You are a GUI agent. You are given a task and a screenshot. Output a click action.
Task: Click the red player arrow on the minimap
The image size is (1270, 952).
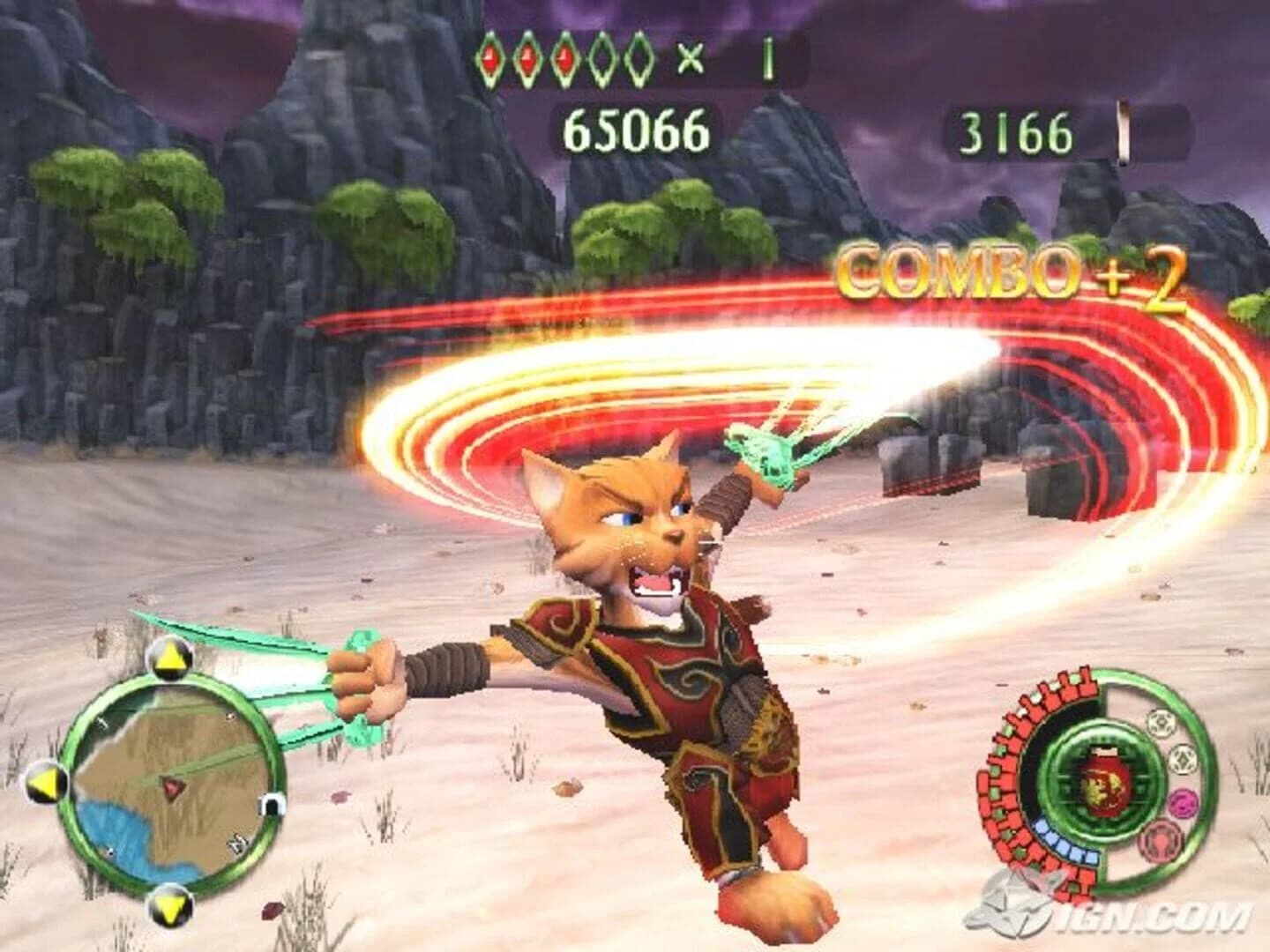172,786
